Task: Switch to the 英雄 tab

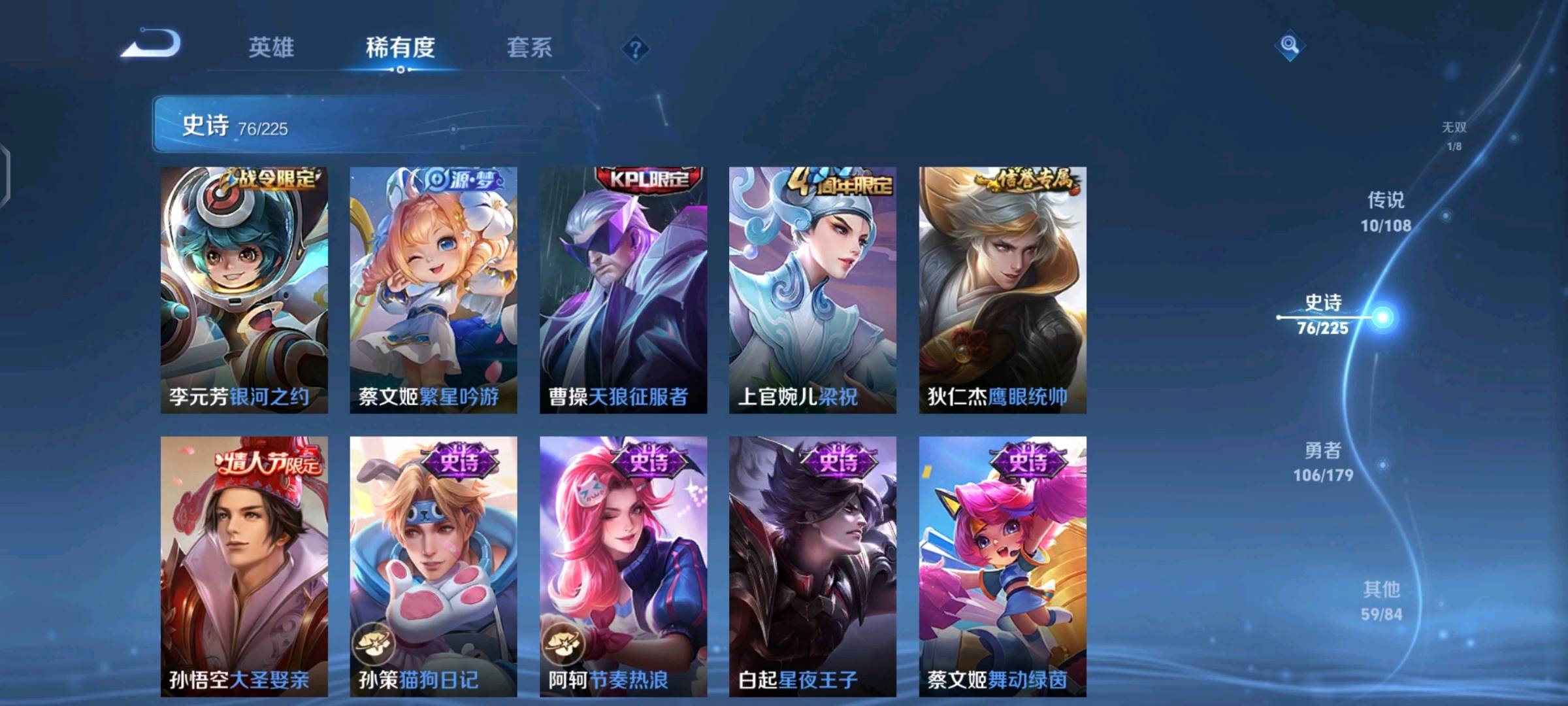Action: [271, 47]
